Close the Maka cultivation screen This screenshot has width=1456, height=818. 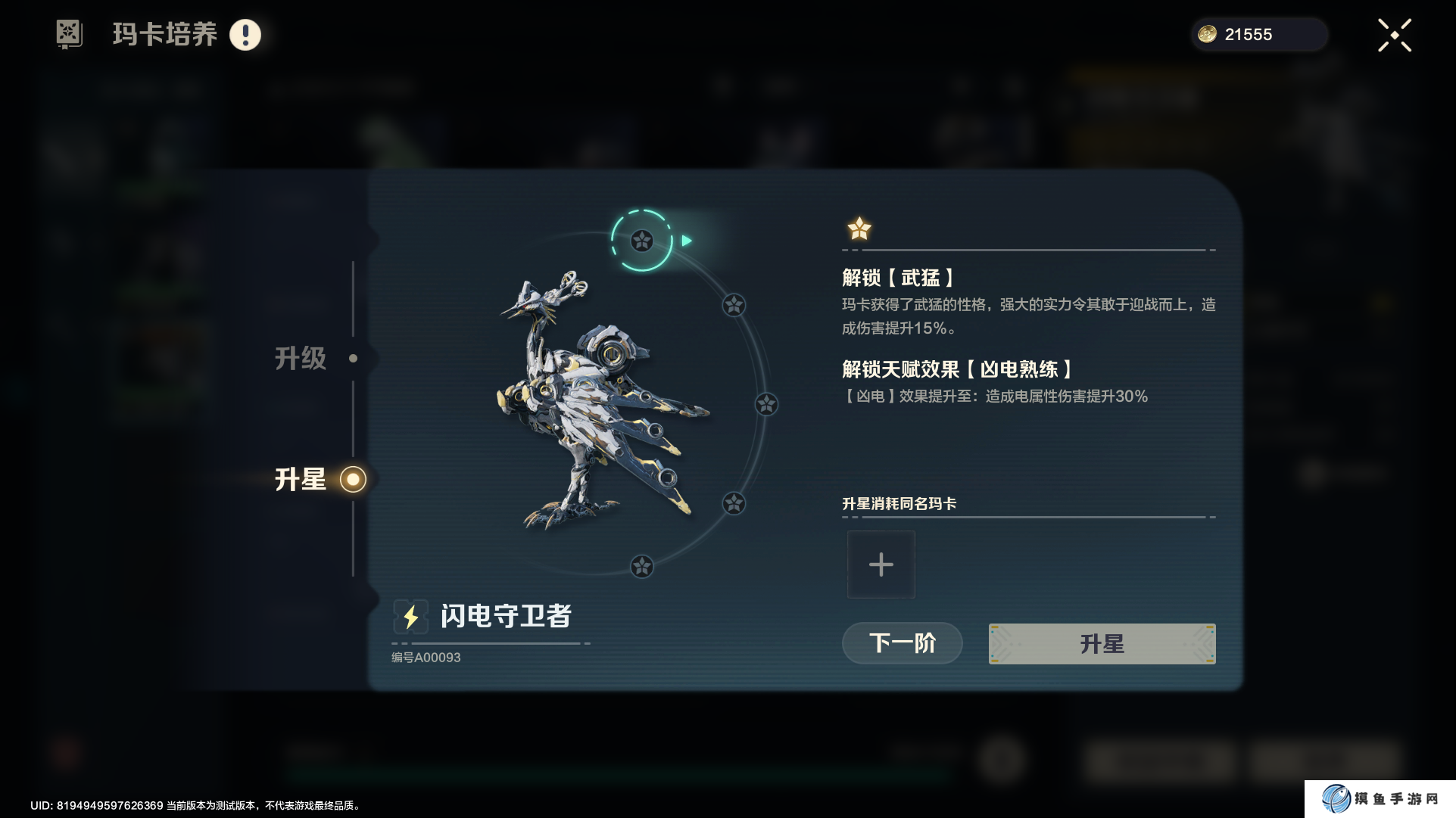pyautogui.click(x=1394, y=36)
